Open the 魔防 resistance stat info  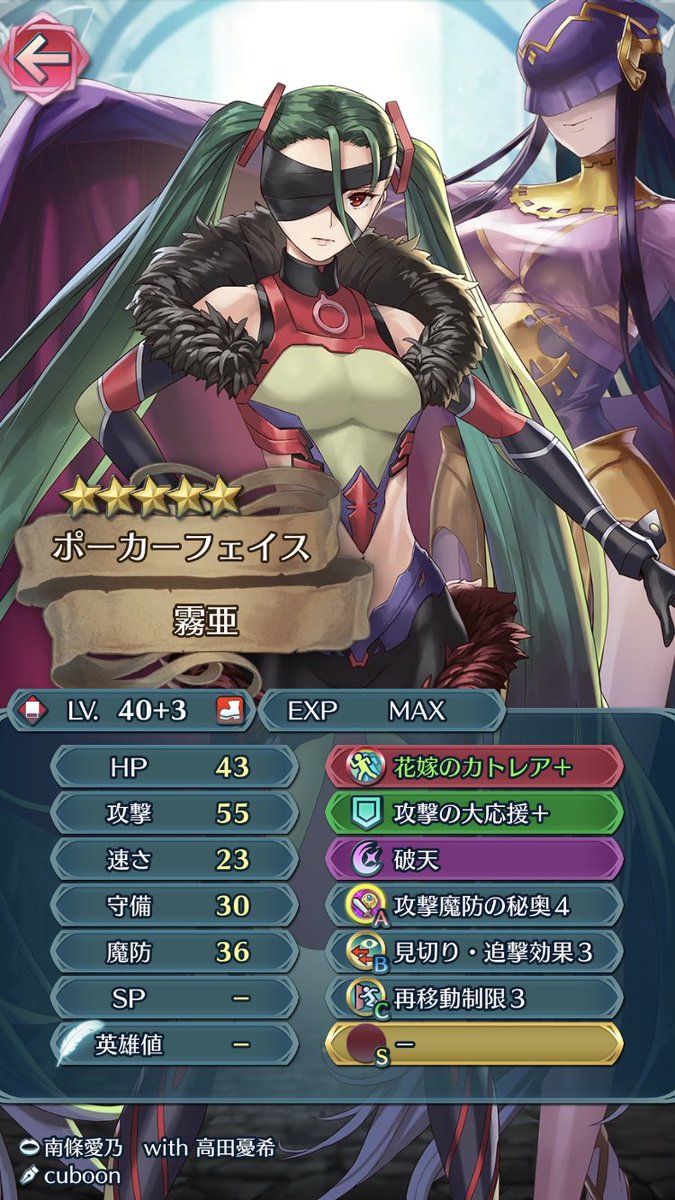173,951
